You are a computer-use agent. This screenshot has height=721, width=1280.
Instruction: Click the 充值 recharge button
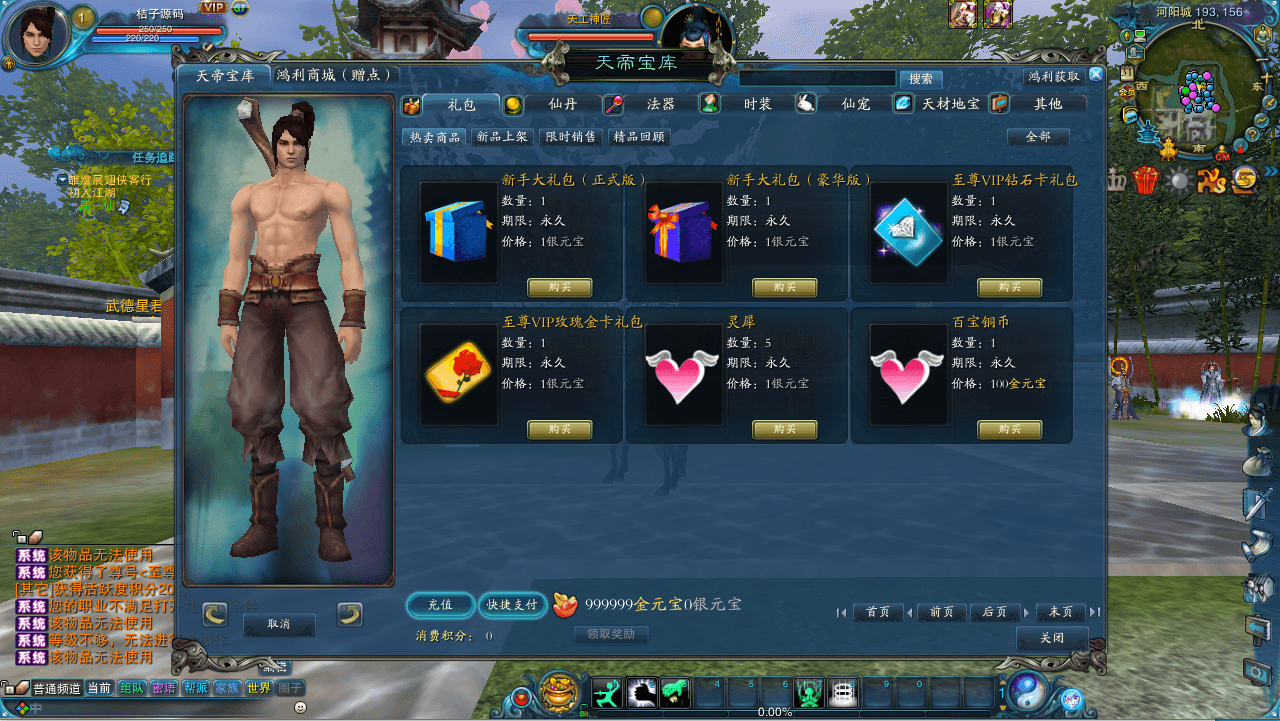440,605
